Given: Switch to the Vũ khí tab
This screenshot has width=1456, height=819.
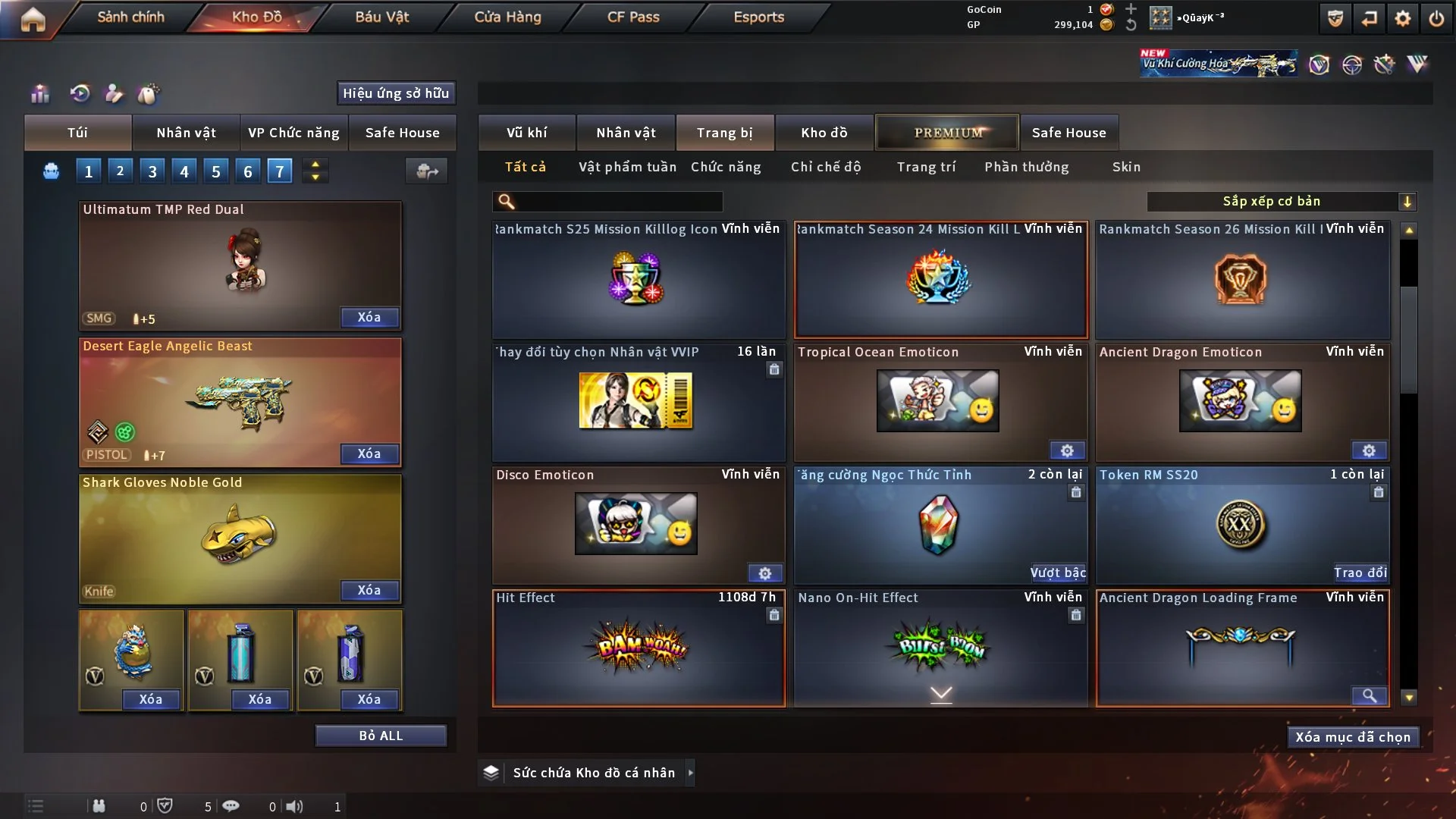Looking at the screenshot, I should 526,133.
